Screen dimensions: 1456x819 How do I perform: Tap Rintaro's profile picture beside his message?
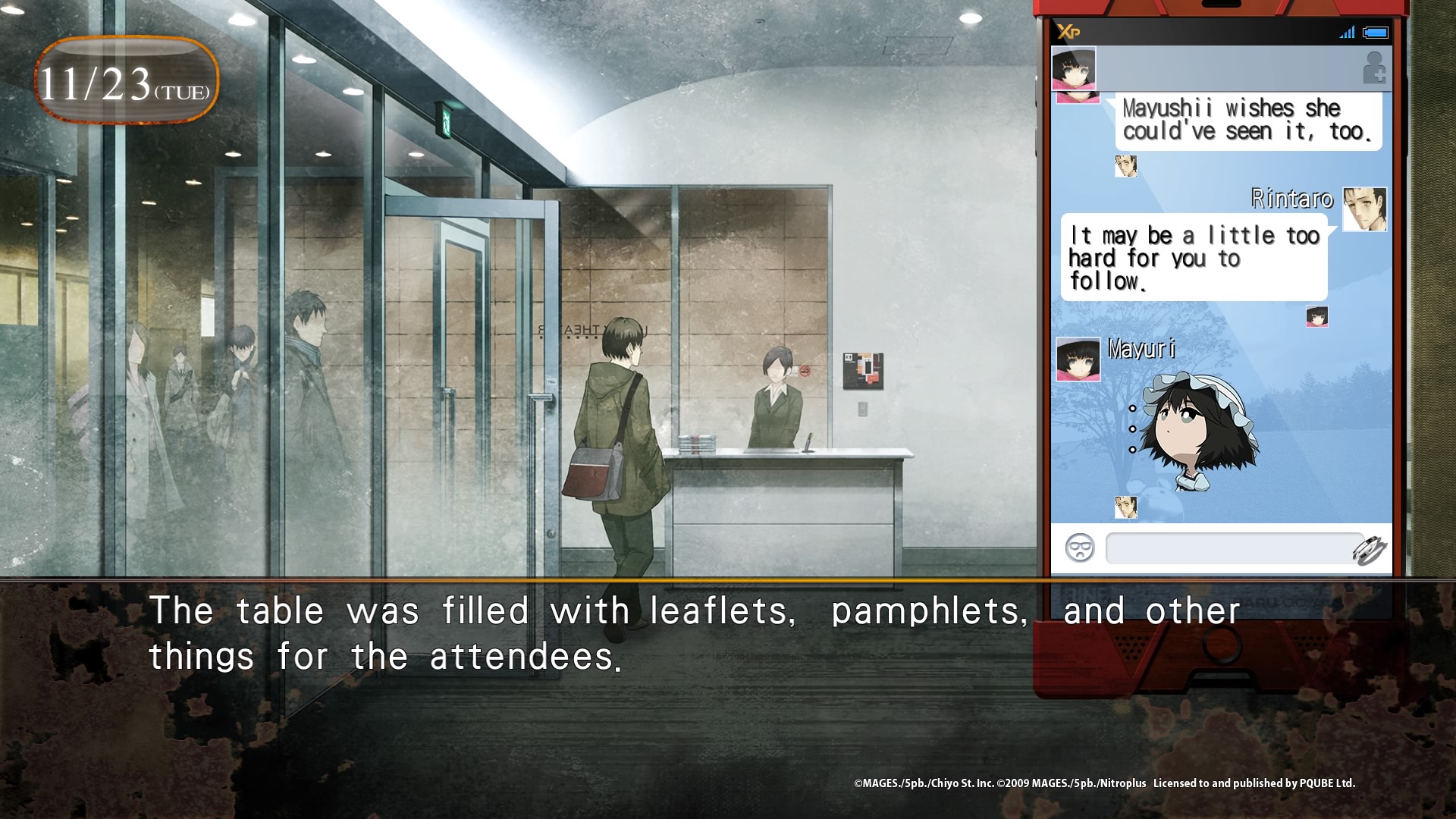(x=1364, y=209)
